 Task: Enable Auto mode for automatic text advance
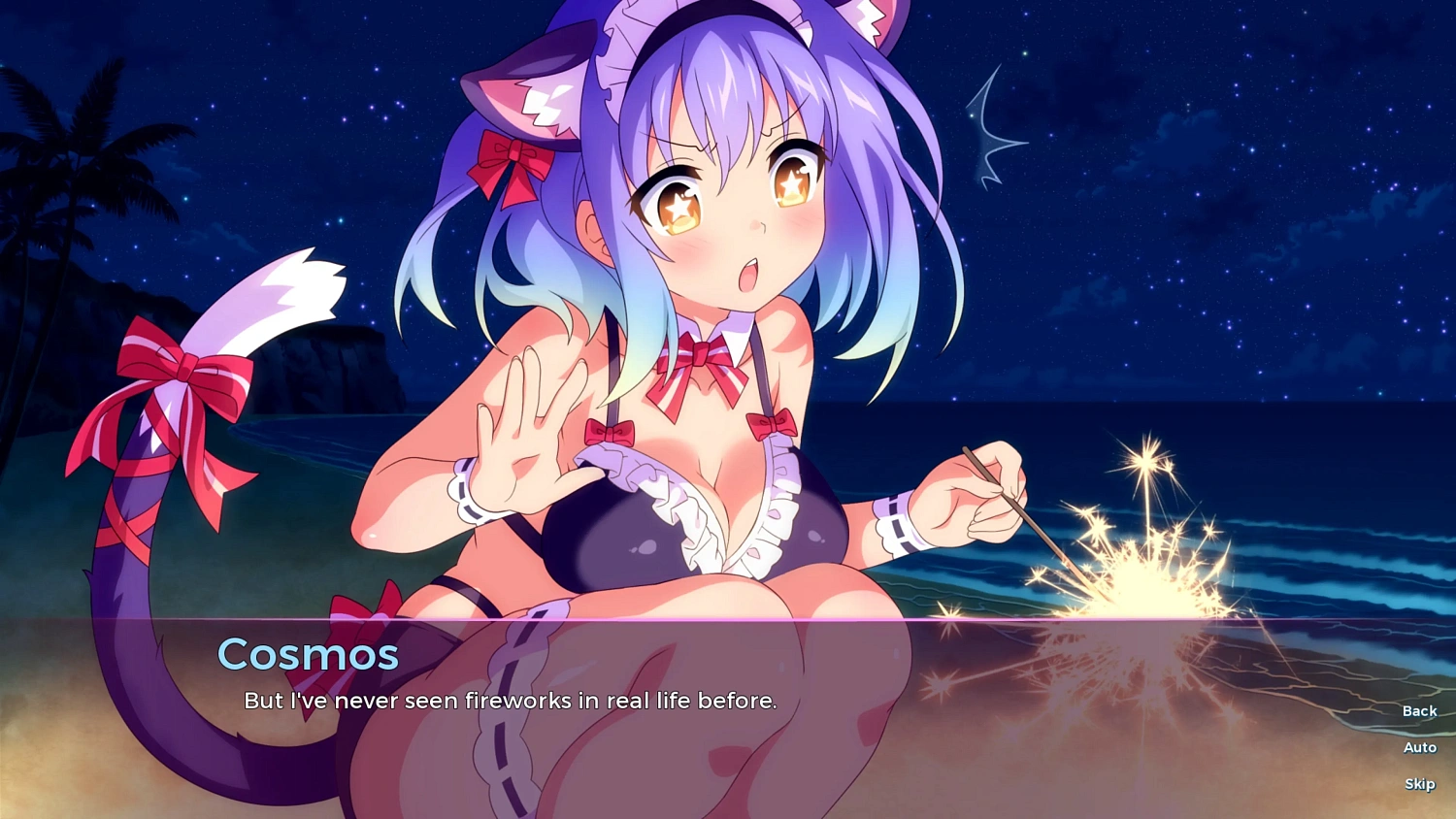(1419, 747)
